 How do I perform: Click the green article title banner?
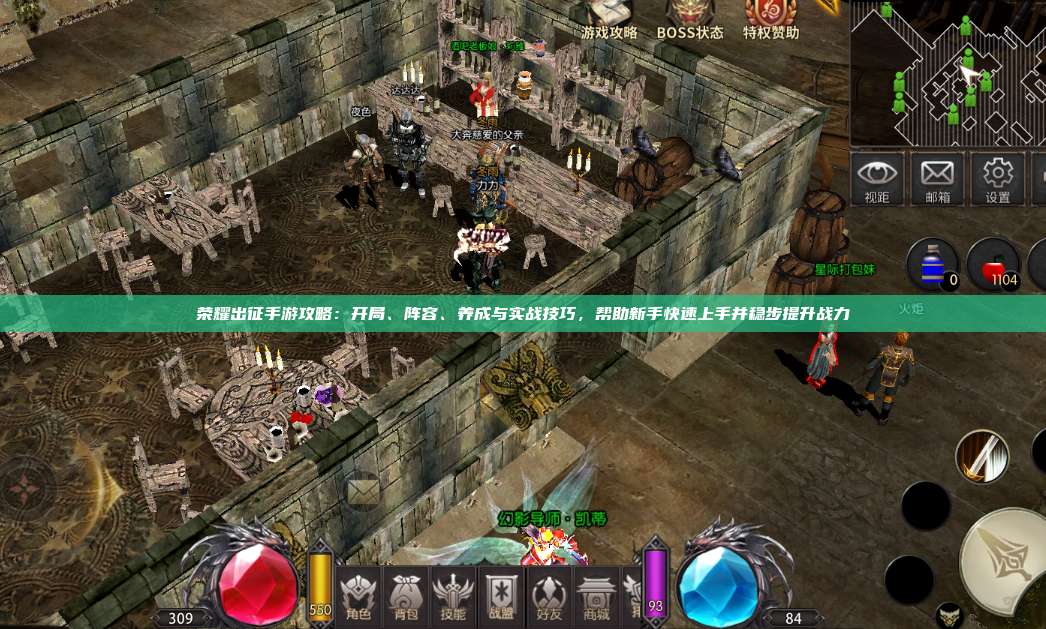click(523, 314)
